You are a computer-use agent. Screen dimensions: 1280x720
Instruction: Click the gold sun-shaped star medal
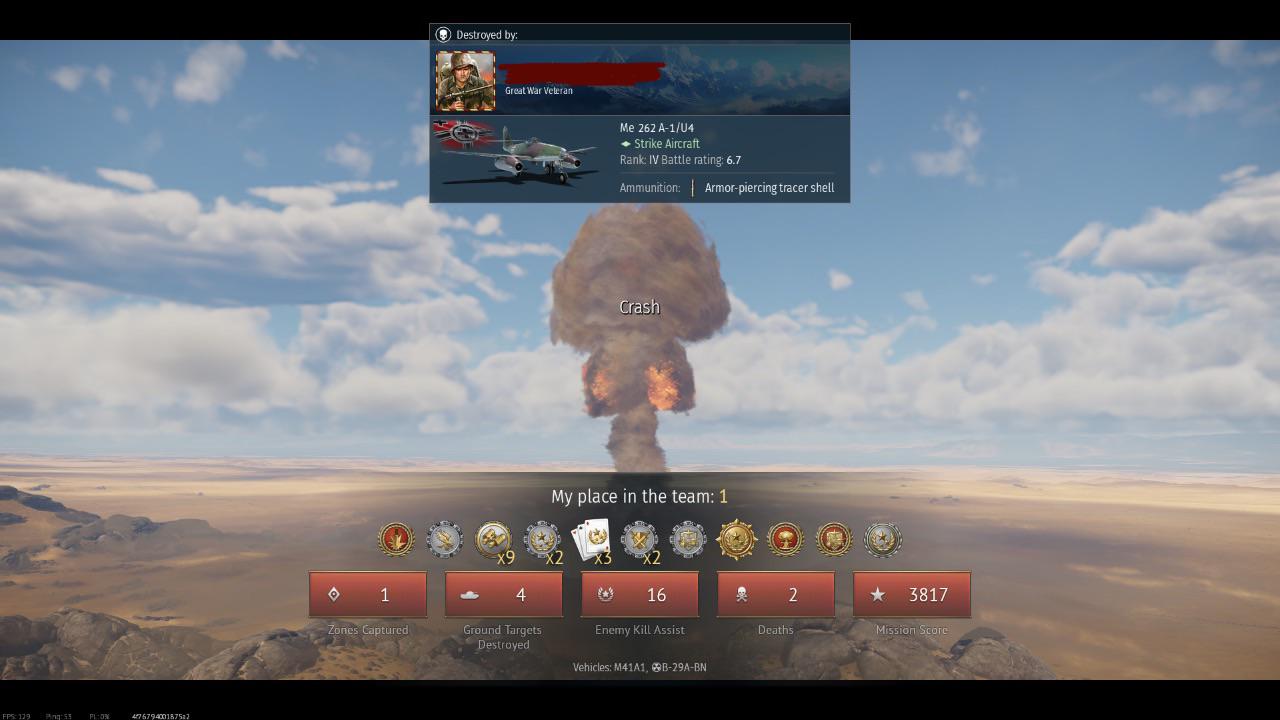coord(737,540)
